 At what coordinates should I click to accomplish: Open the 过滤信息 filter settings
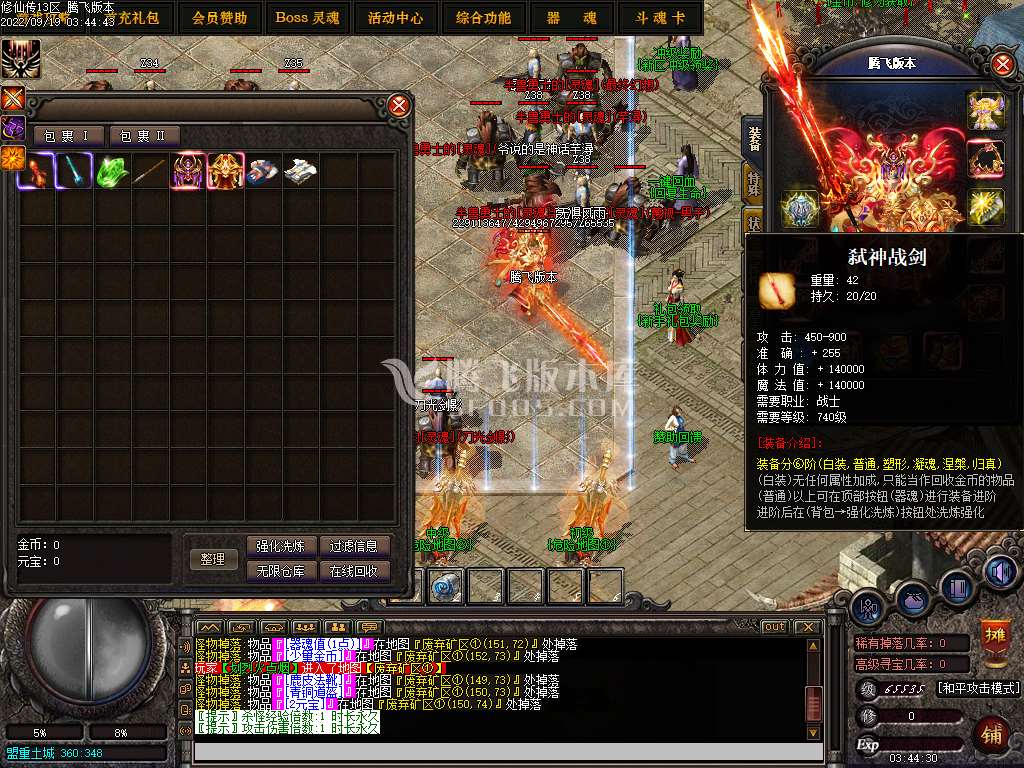354,546
